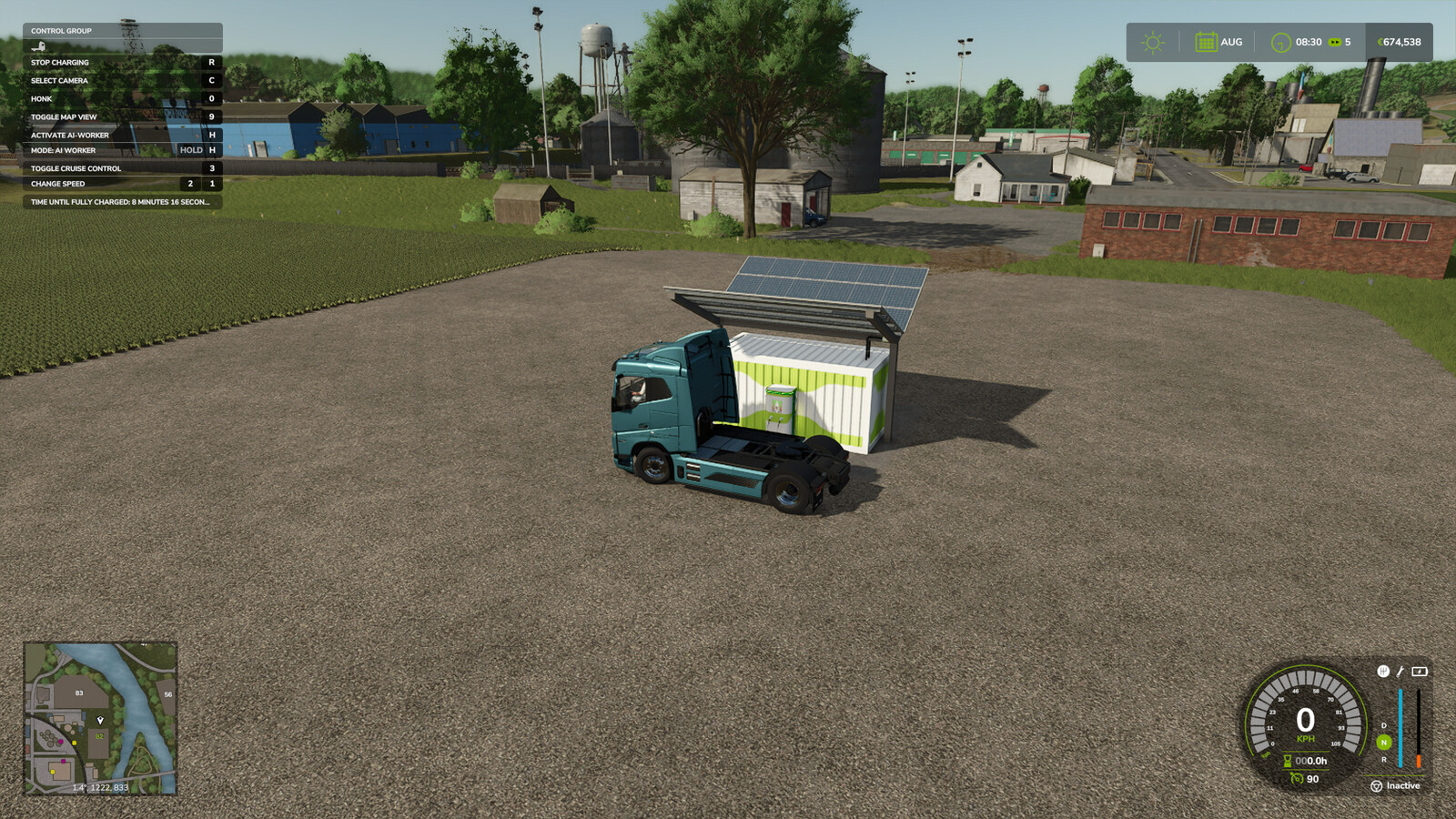The width and height of the screenshot is (1456, 819).
Task: Select the clock icon showing 08:30
Action: point(1281,42)
